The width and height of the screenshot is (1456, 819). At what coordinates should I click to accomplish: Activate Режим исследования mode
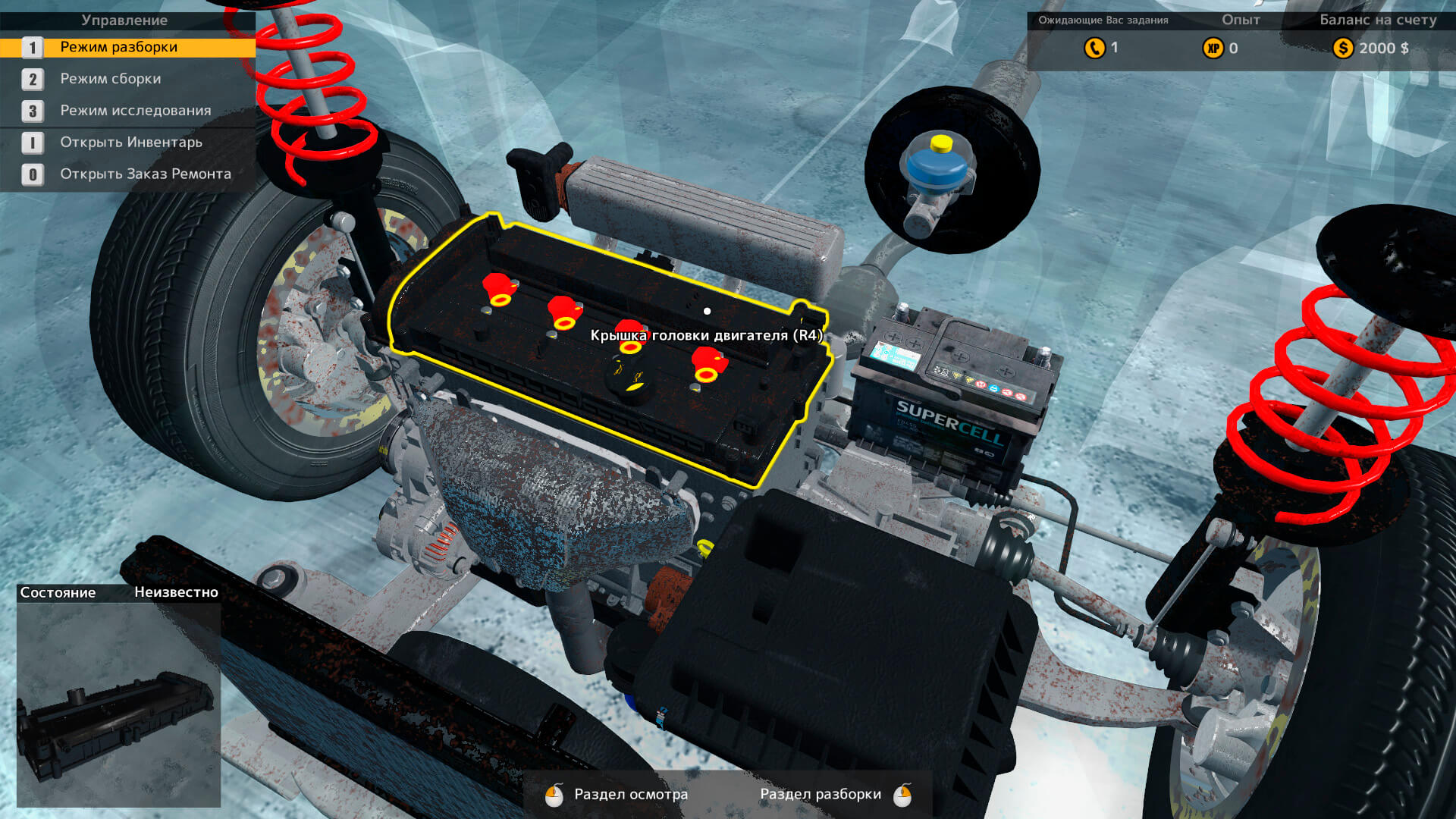point(136,111)
